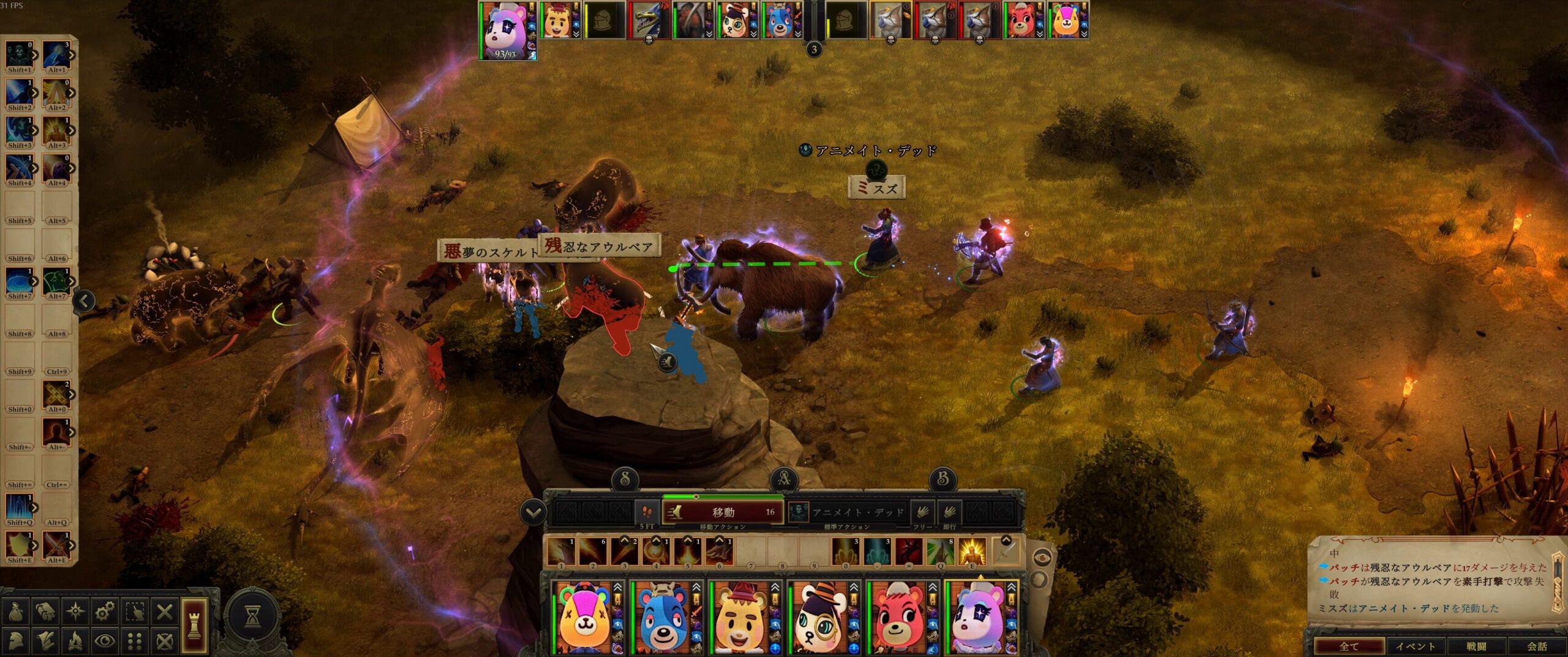Start camp with the campfire icon
This screenshot has height=657, width=1568.
75,641
